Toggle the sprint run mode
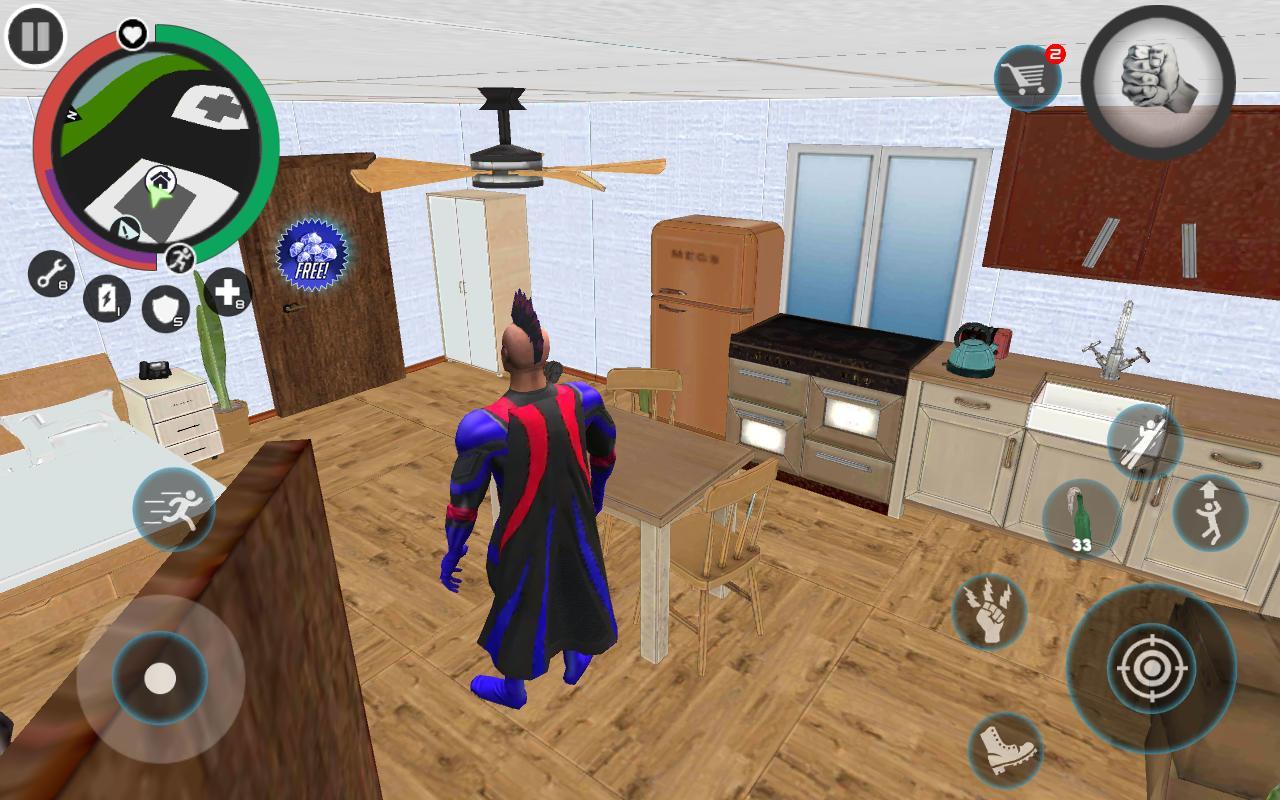This screenshot has width=1280, height=800. (173, 510)
